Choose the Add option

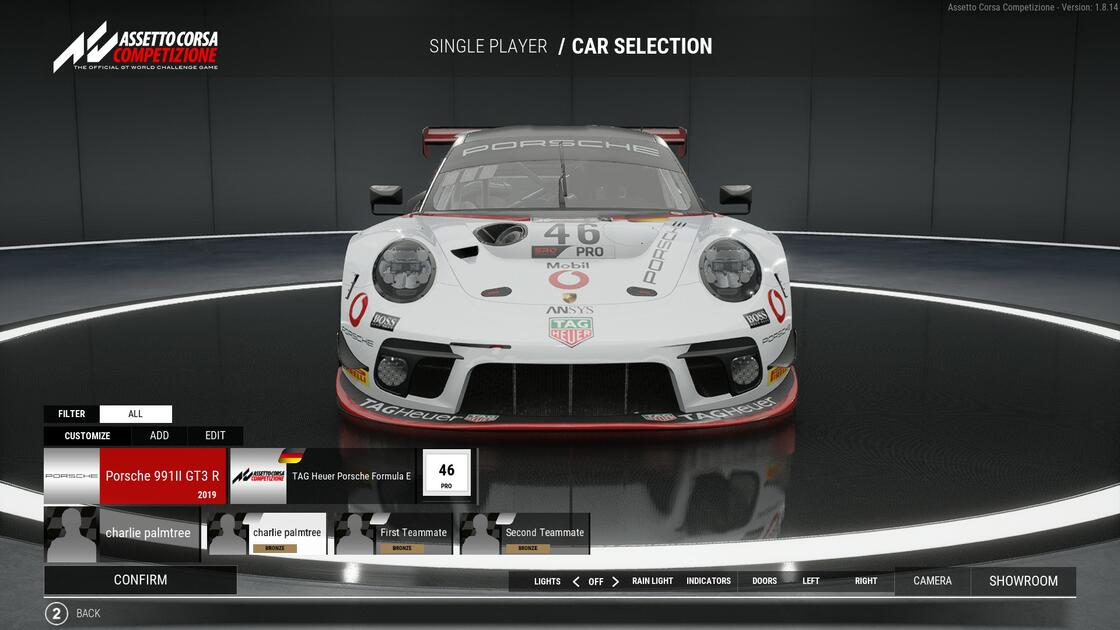coord(159,436)
